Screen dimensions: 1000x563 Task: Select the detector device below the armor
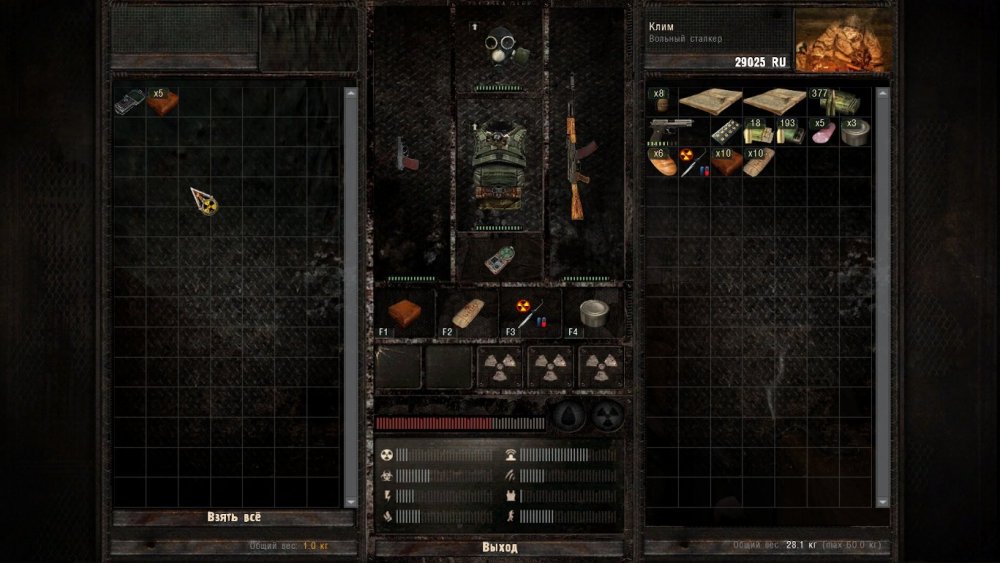click(x=498, y=259)
